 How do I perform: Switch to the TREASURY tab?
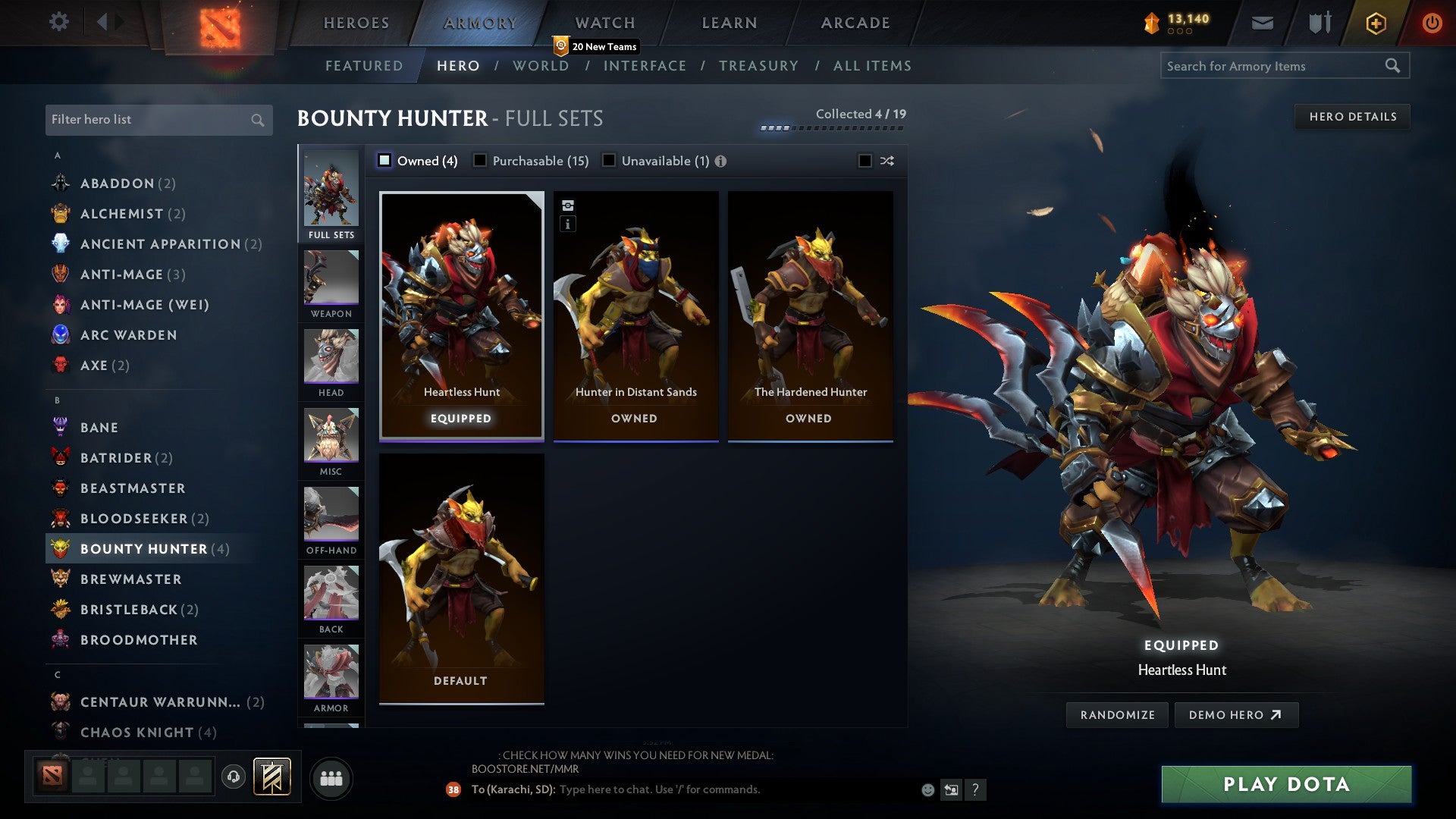(x=758, y=66)
